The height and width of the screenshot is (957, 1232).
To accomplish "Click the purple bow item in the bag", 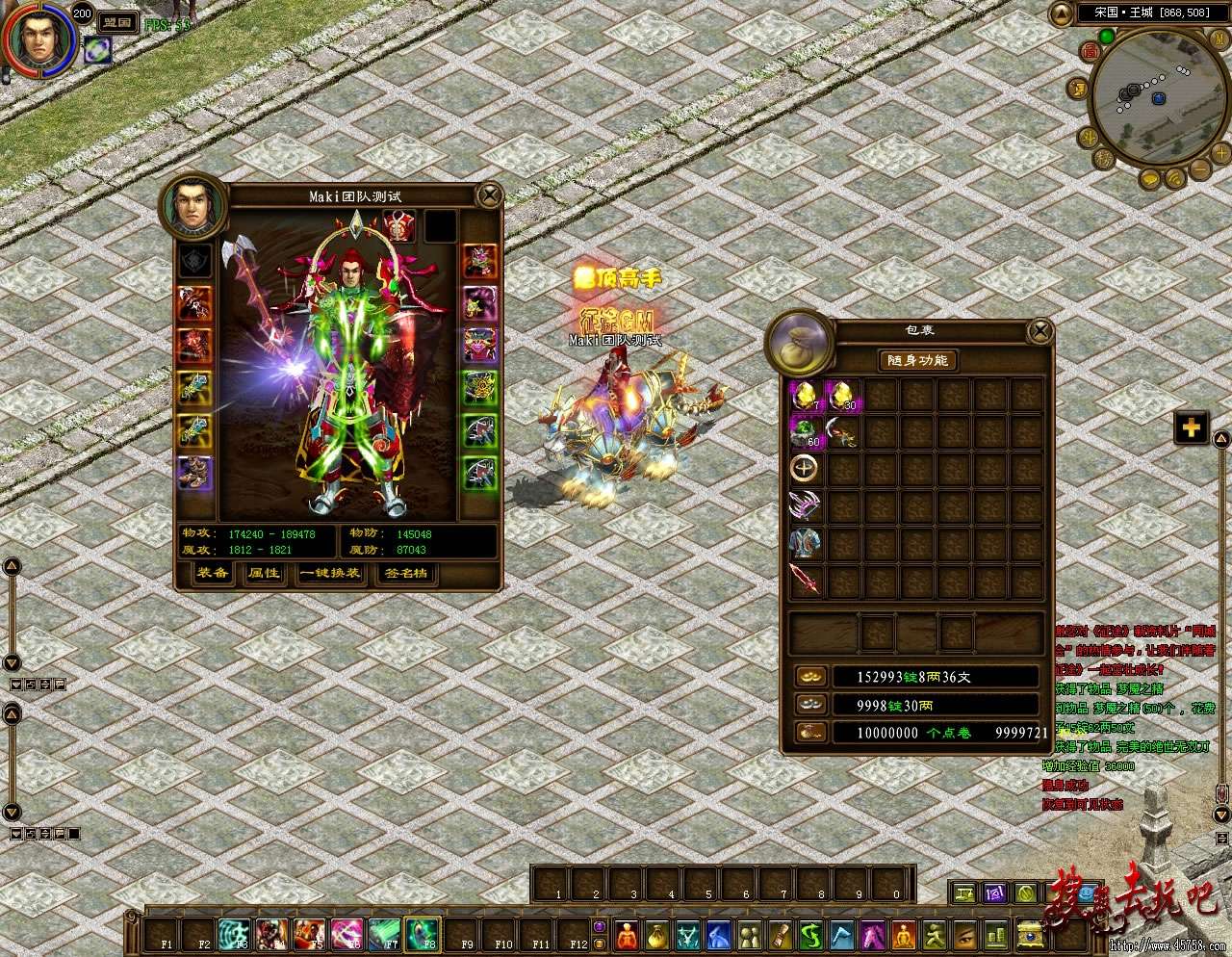I will pos(806,506).
